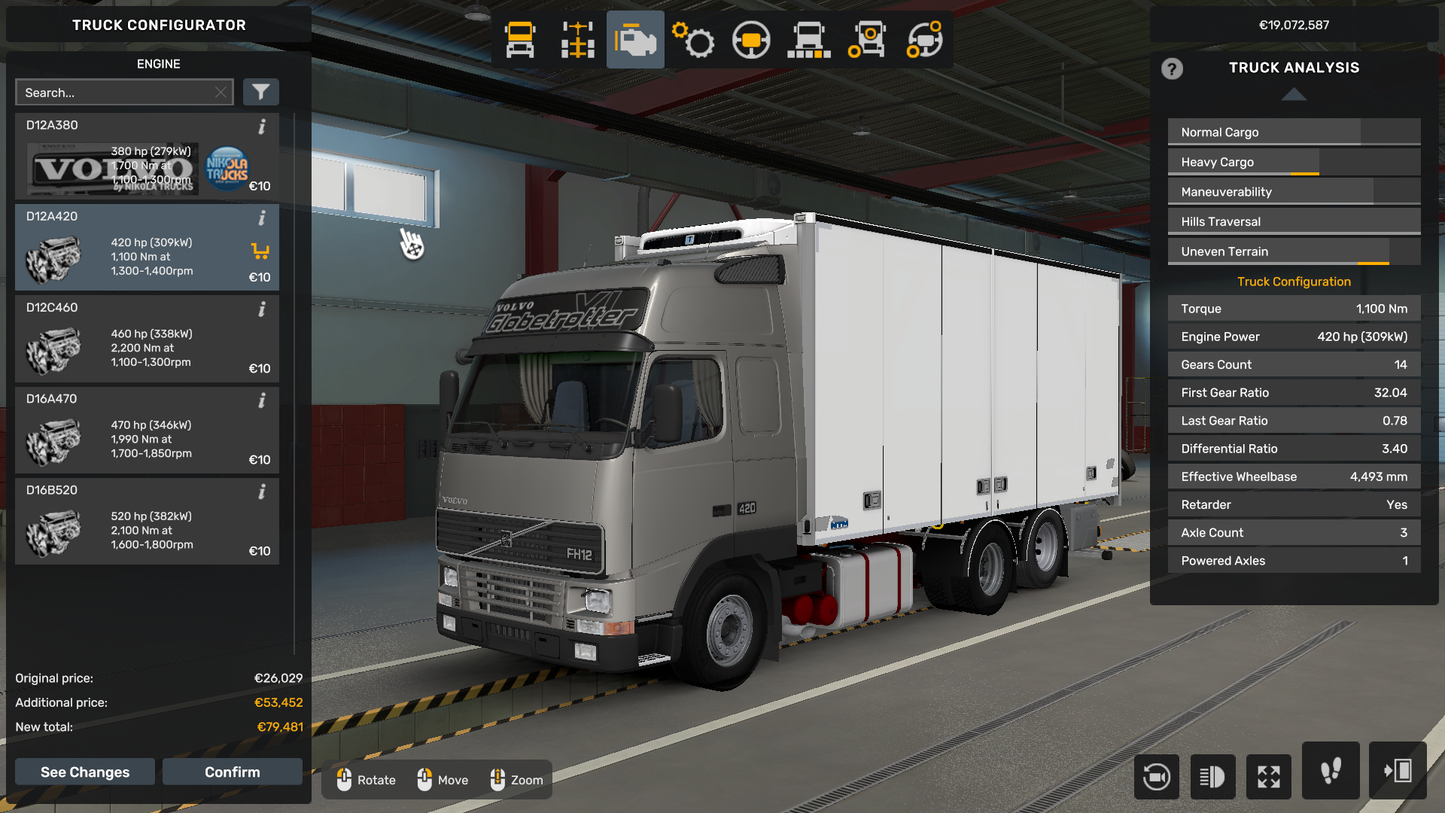Switch to the transmission gear tab
This screenshot has height=813, width=1445.
(x=693, y=40)
